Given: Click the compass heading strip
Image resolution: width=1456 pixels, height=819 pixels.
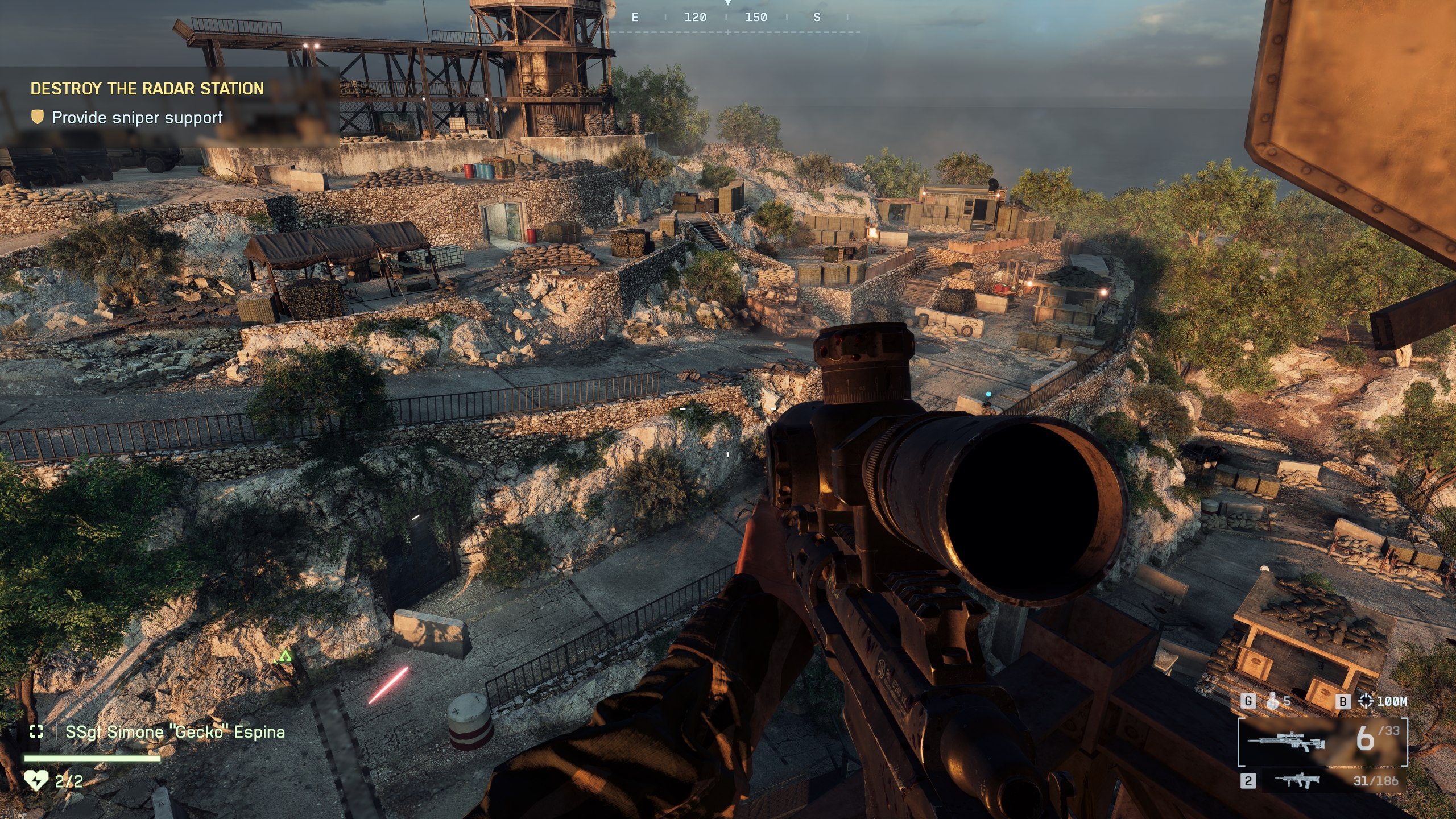Looking at the screenshot, I should (x=727, y=18).
